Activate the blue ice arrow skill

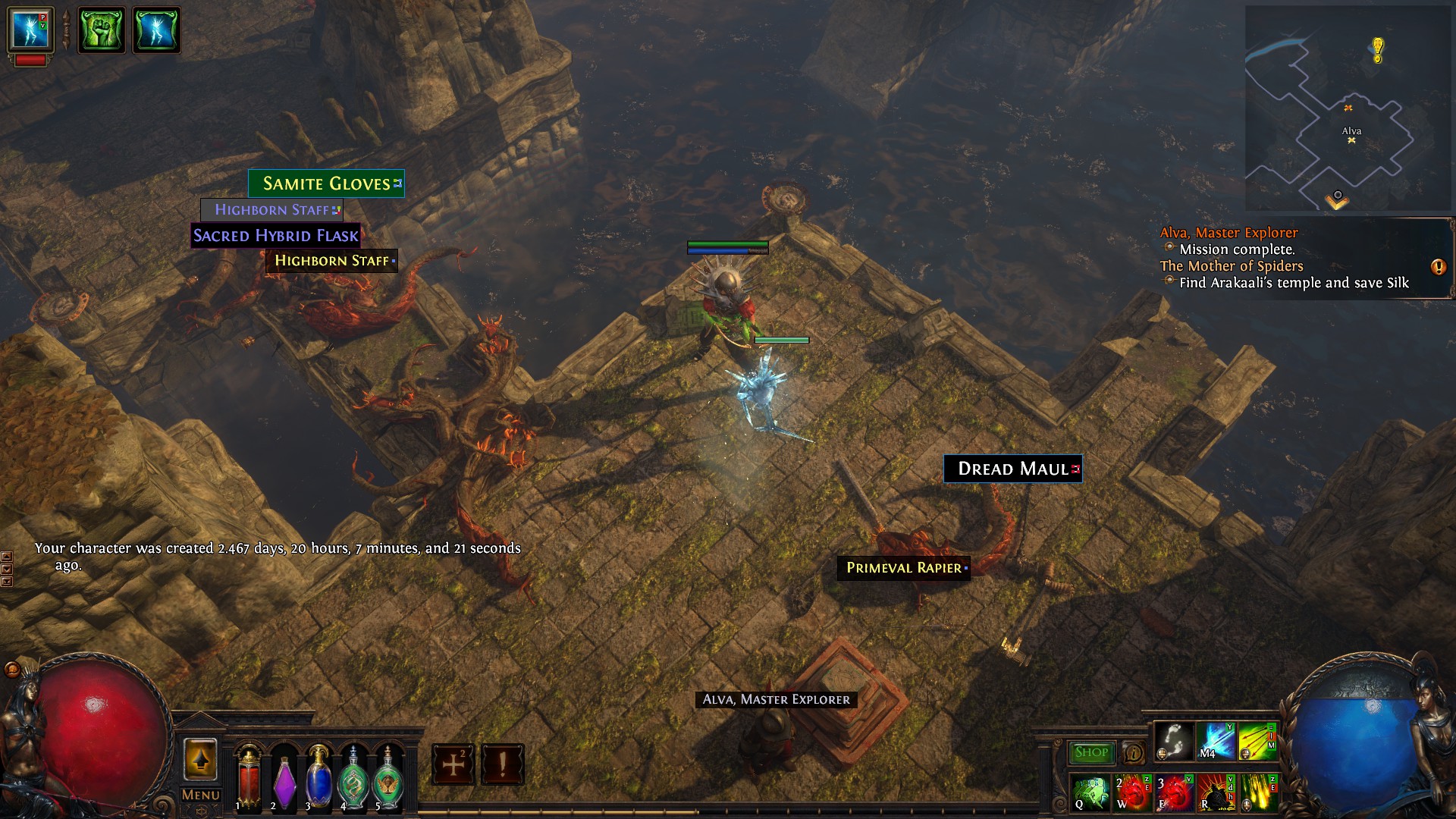click(x=1216, y=740)
